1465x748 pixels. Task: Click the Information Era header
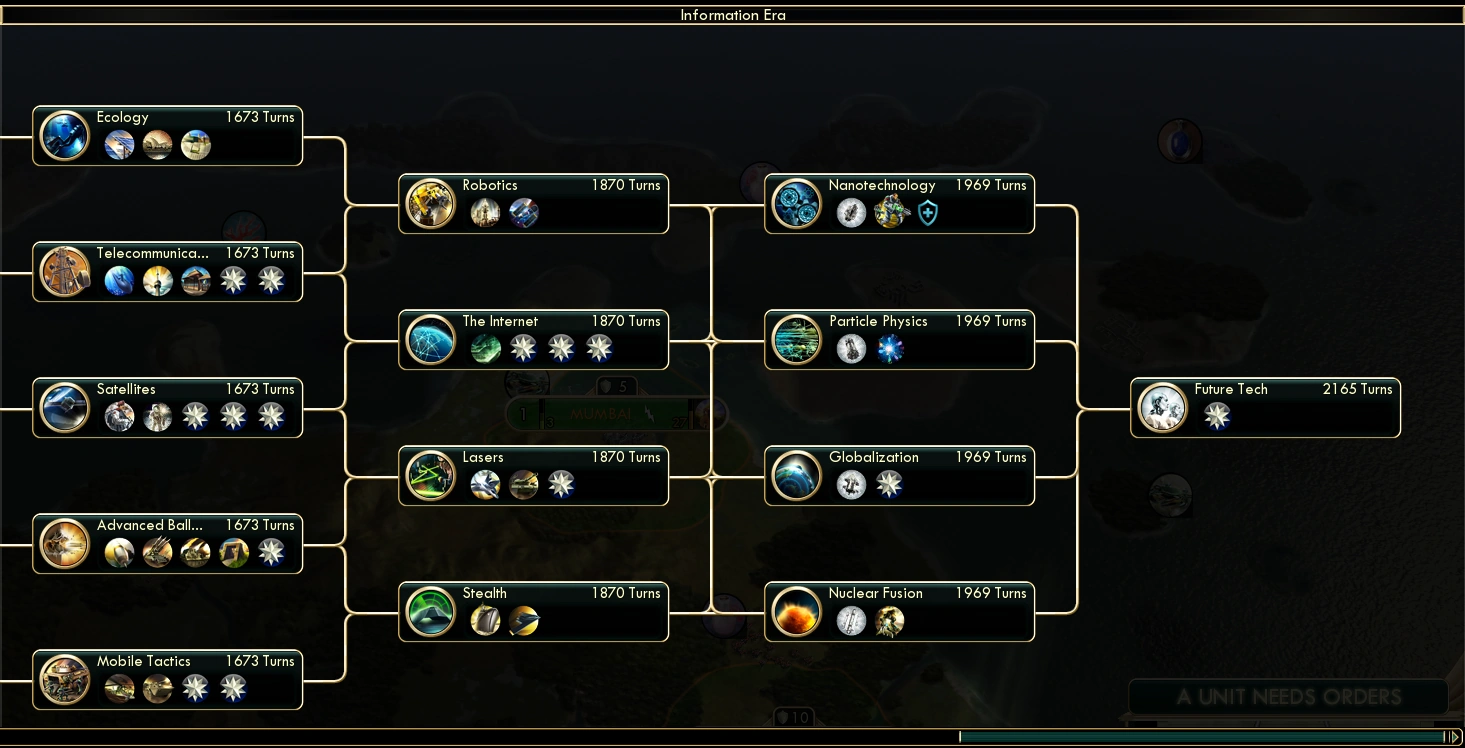732,14
